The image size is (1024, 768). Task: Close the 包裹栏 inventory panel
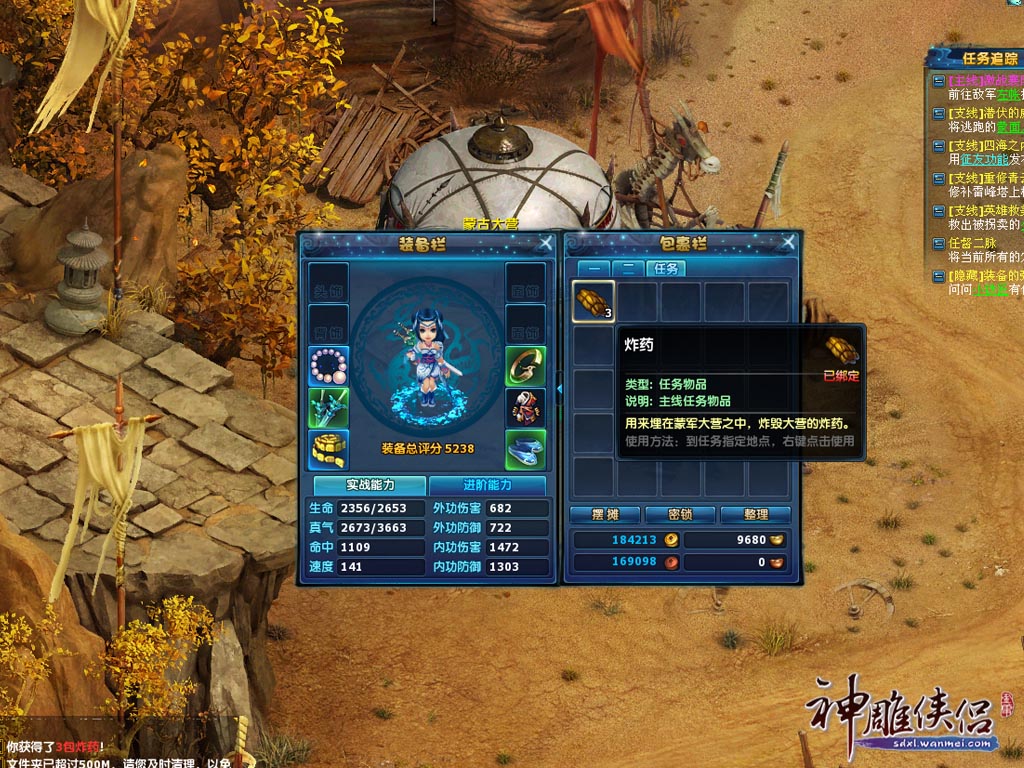[x=789, y=242]
